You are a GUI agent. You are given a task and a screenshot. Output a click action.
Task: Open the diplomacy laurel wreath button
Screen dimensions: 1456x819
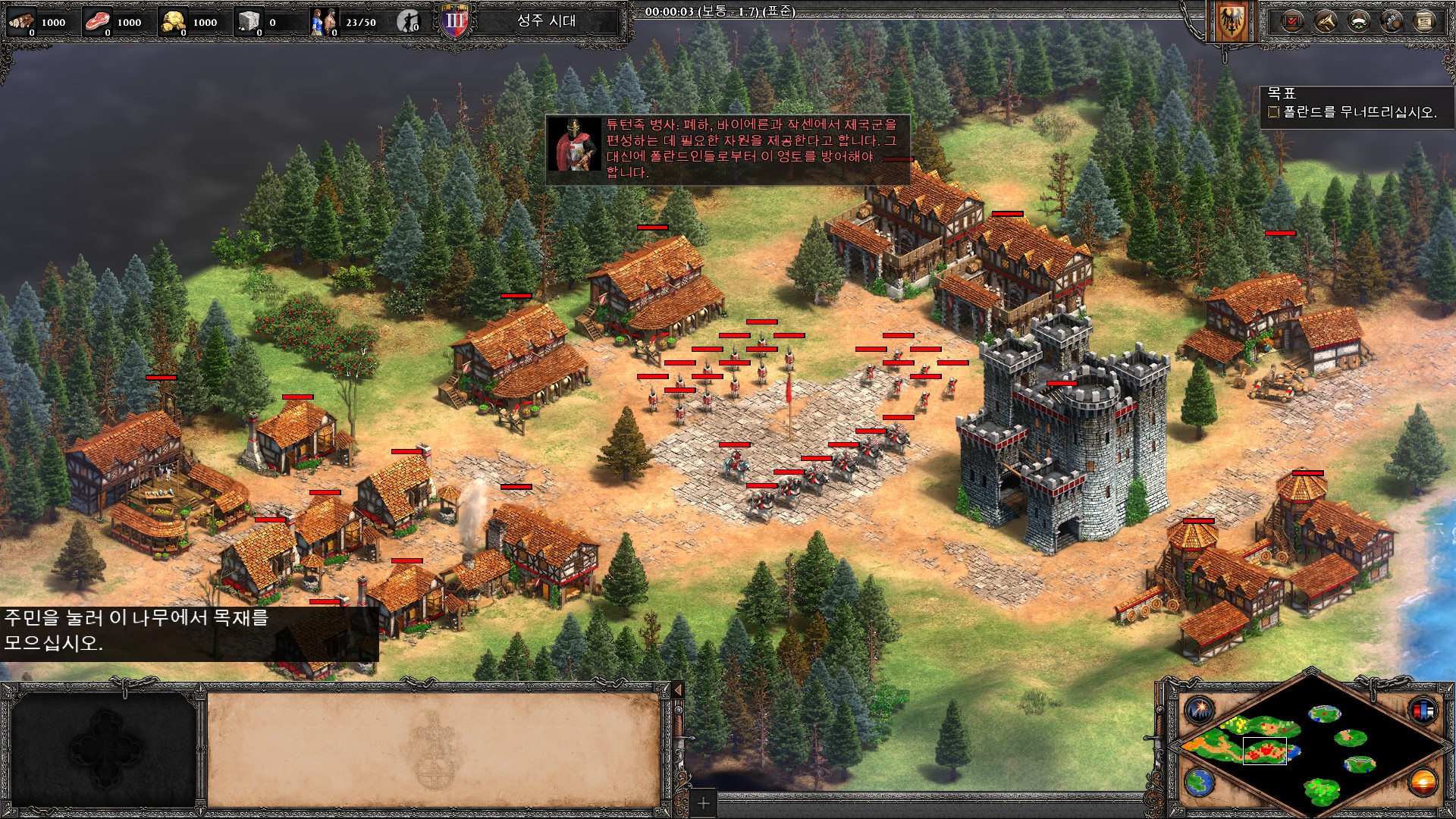point(1358,21)
